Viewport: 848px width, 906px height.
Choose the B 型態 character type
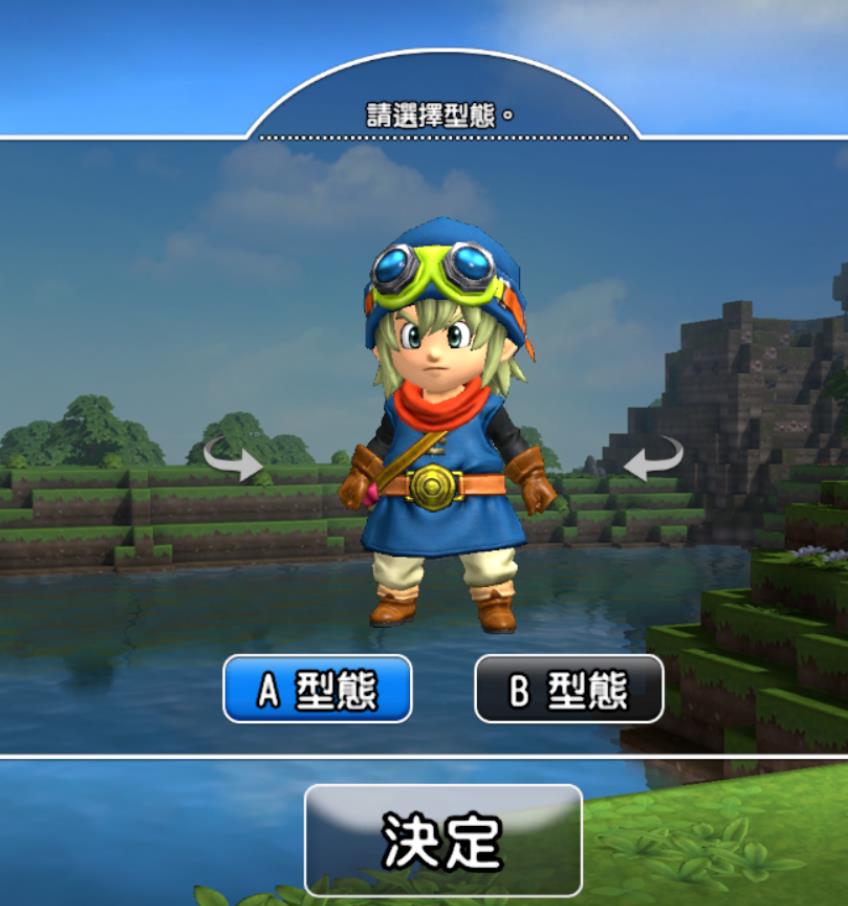click(568, 689)
